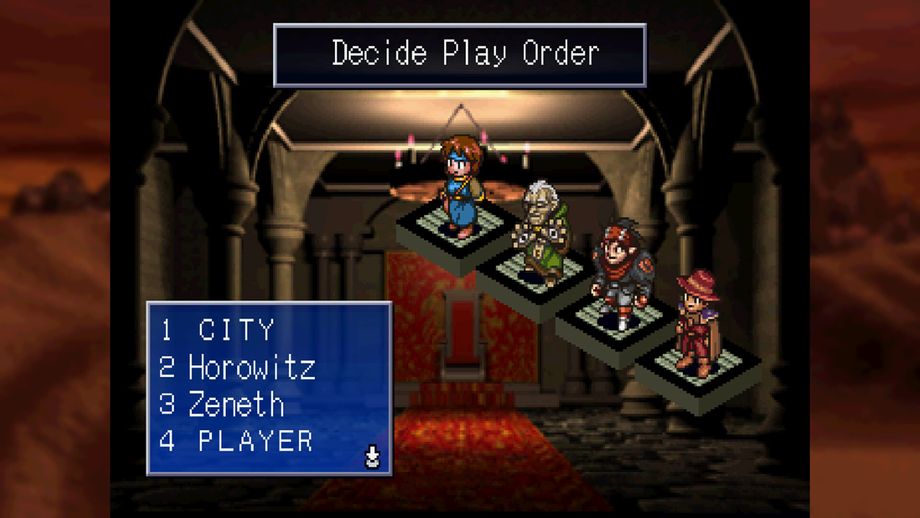This screenshot has height=518, width=920.
Task: Click the pointing-hand advance icon
Action: click(372, 458)
